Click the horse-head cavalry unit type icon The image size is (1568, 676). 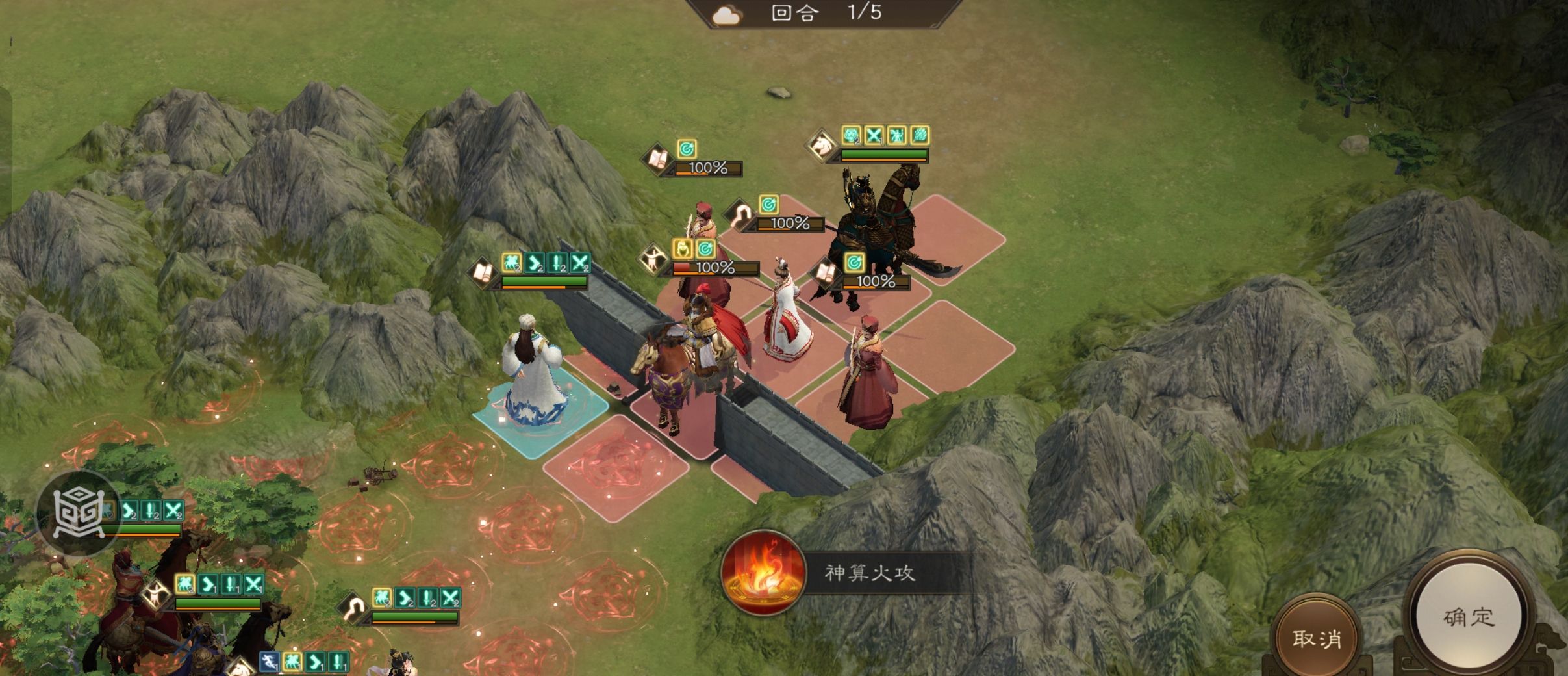[x=820, y=146]
